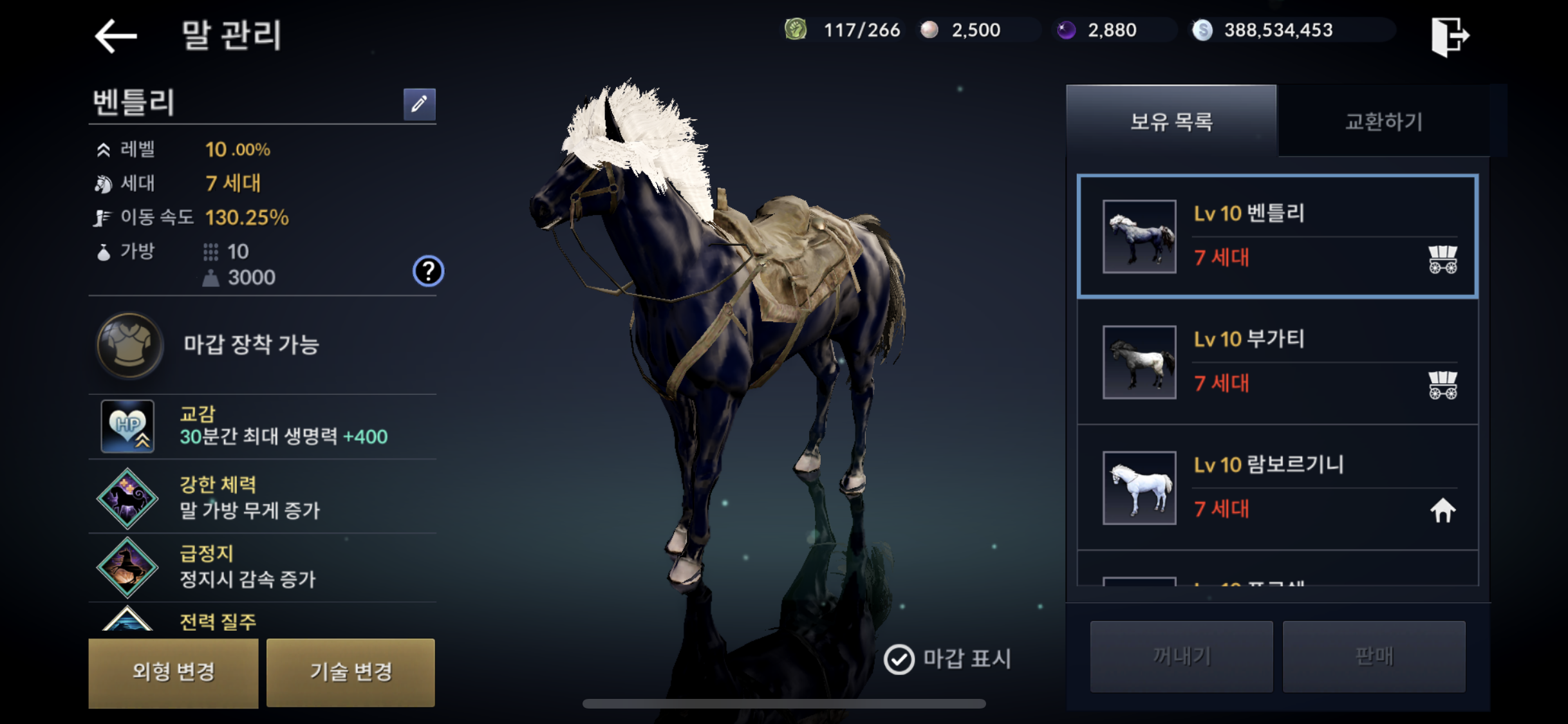The image size is (1568, 724).
Task: Go back with the arrow button
Action: 117,35
